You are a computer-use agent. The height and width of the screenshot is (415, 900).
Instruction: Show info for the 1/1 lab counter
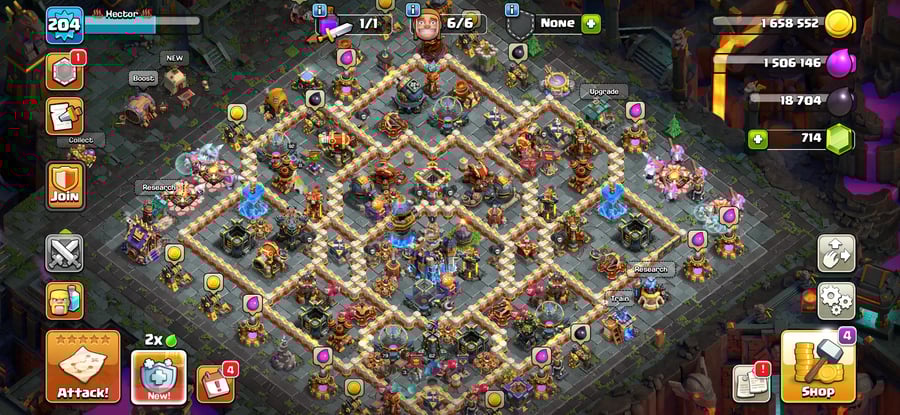pos(320,10)
